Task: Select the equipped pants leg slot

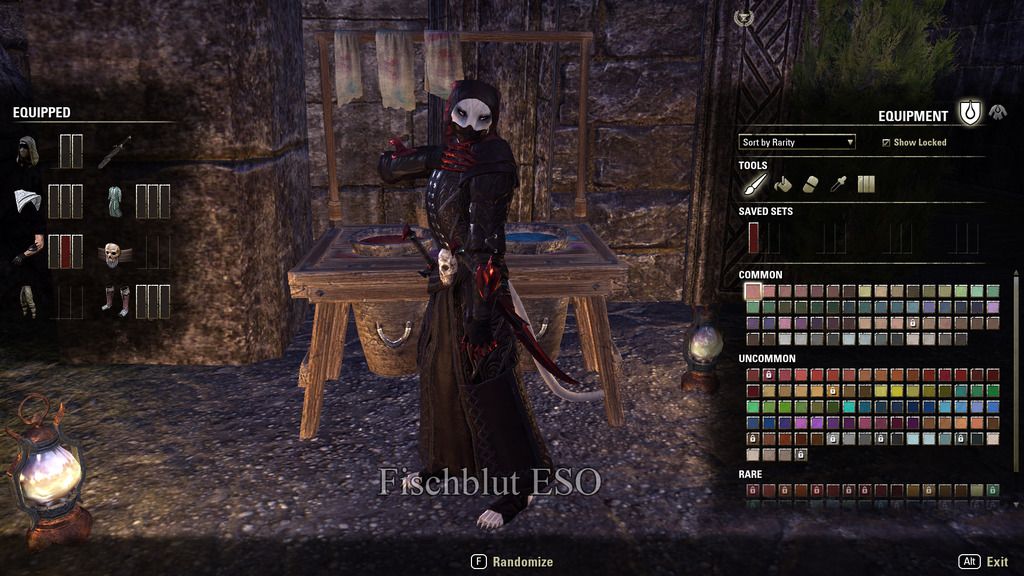Action: click(27, 301)
